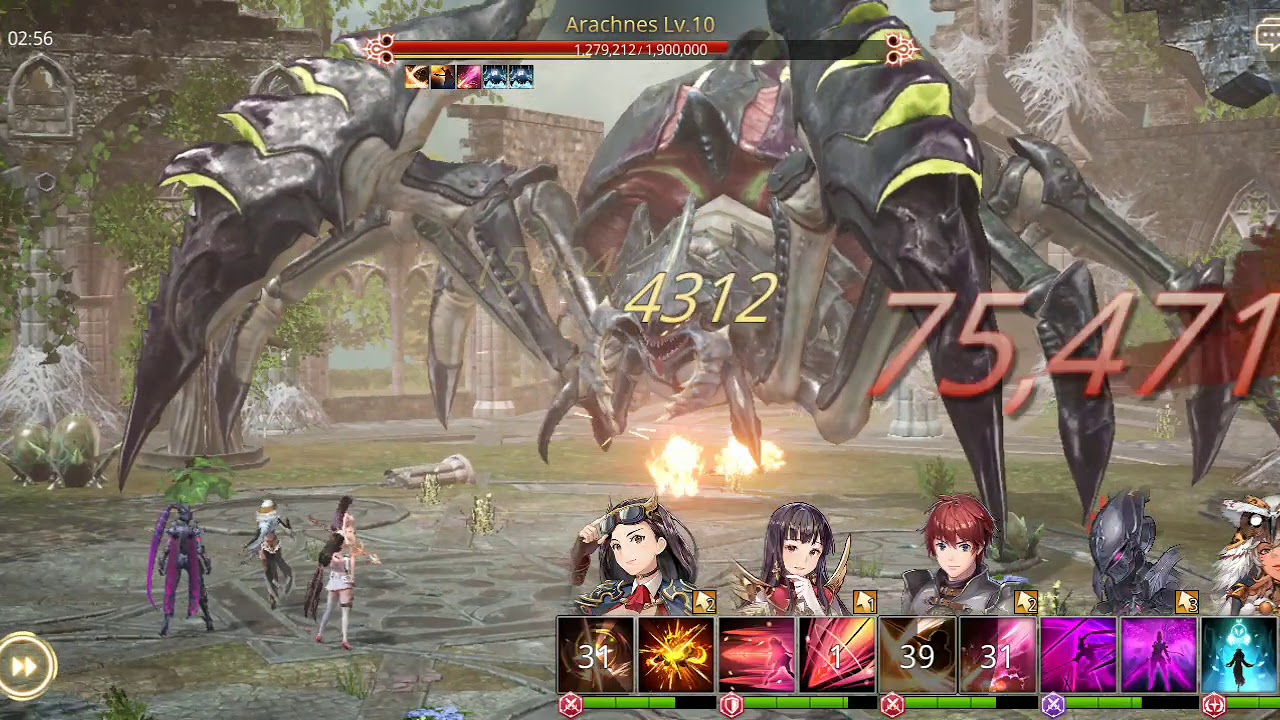The width and height of the screenshot is (1280, 720).
Task: Open the chat bubble icon
Action: pyautogui.click(x=1268, y=36)
